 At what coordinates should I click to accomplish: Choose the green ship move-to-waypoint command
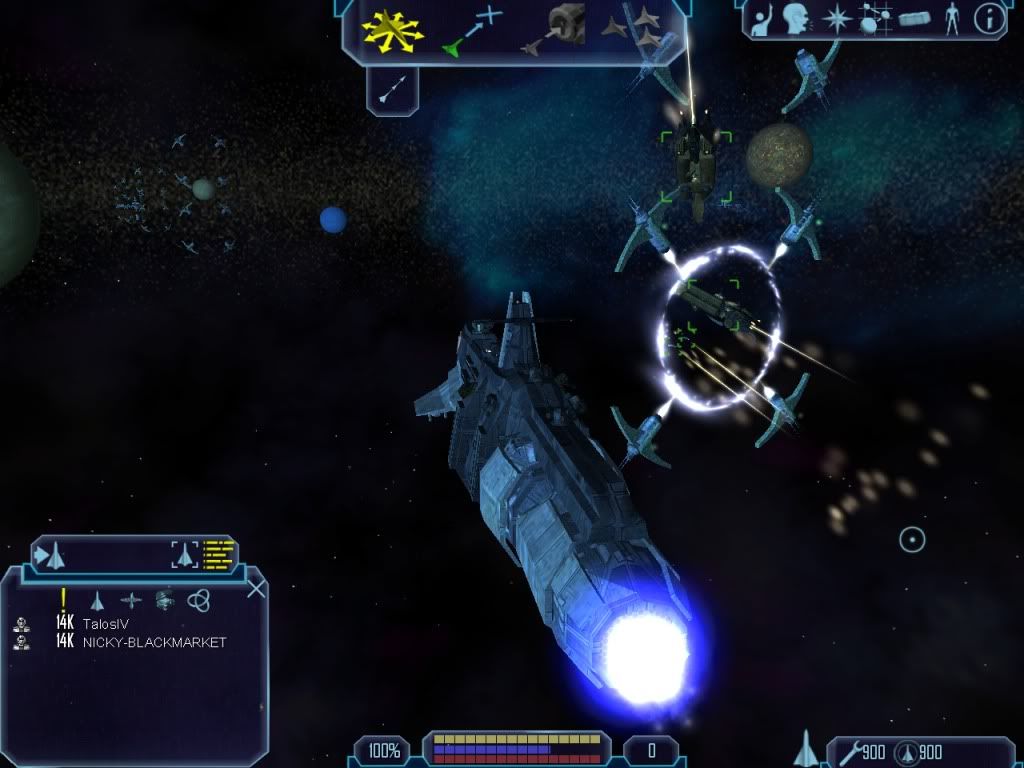click(469, 30)
